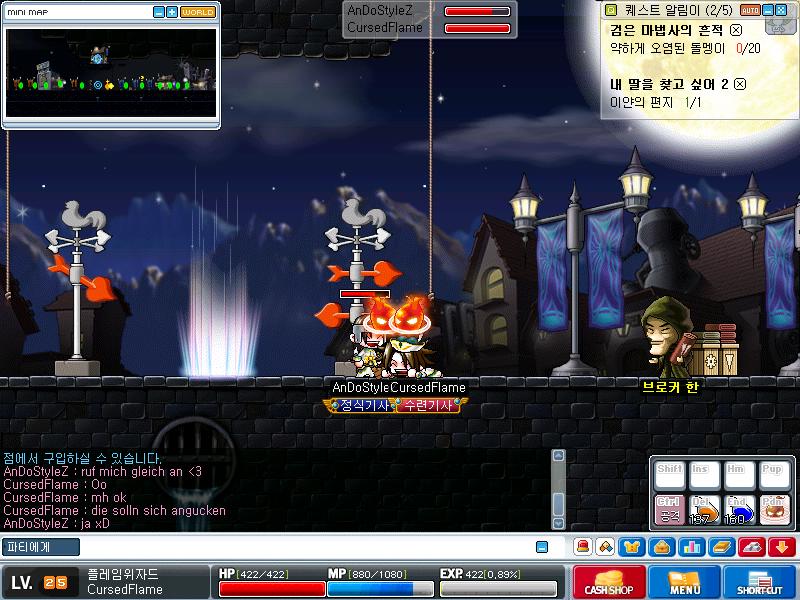Remove the 내 딸을 찾고 싶어 2 quest from tracker
800x600 pixels.
click(740, 85)
